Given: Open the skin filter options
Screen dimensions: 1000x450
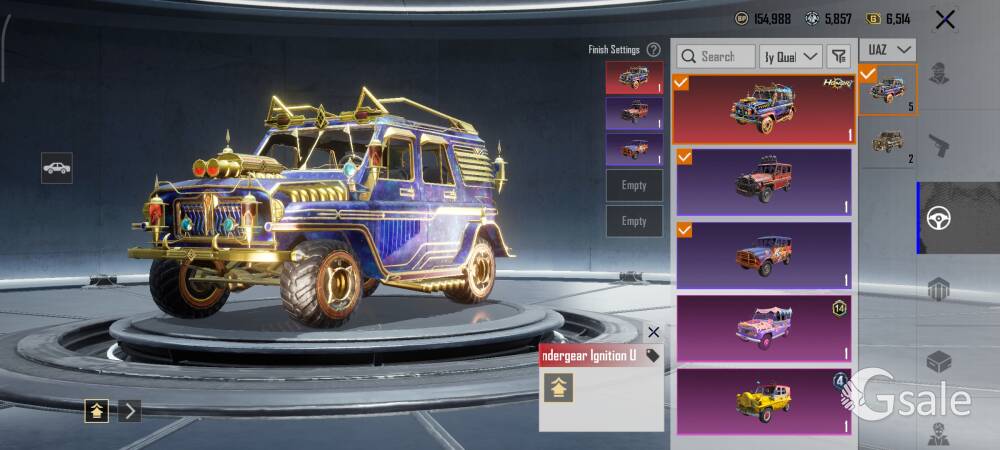Looking at the screenshot, I should (839, 57).
